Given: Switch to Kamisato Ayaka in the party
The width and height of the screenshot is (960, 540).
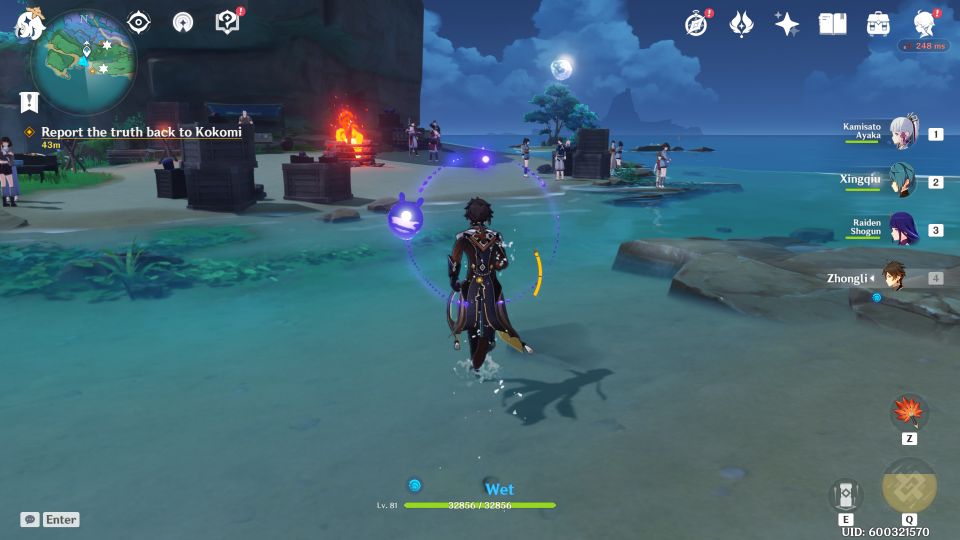Looking at the screenshot, I should pyautogui.click(x=903, y=134).
